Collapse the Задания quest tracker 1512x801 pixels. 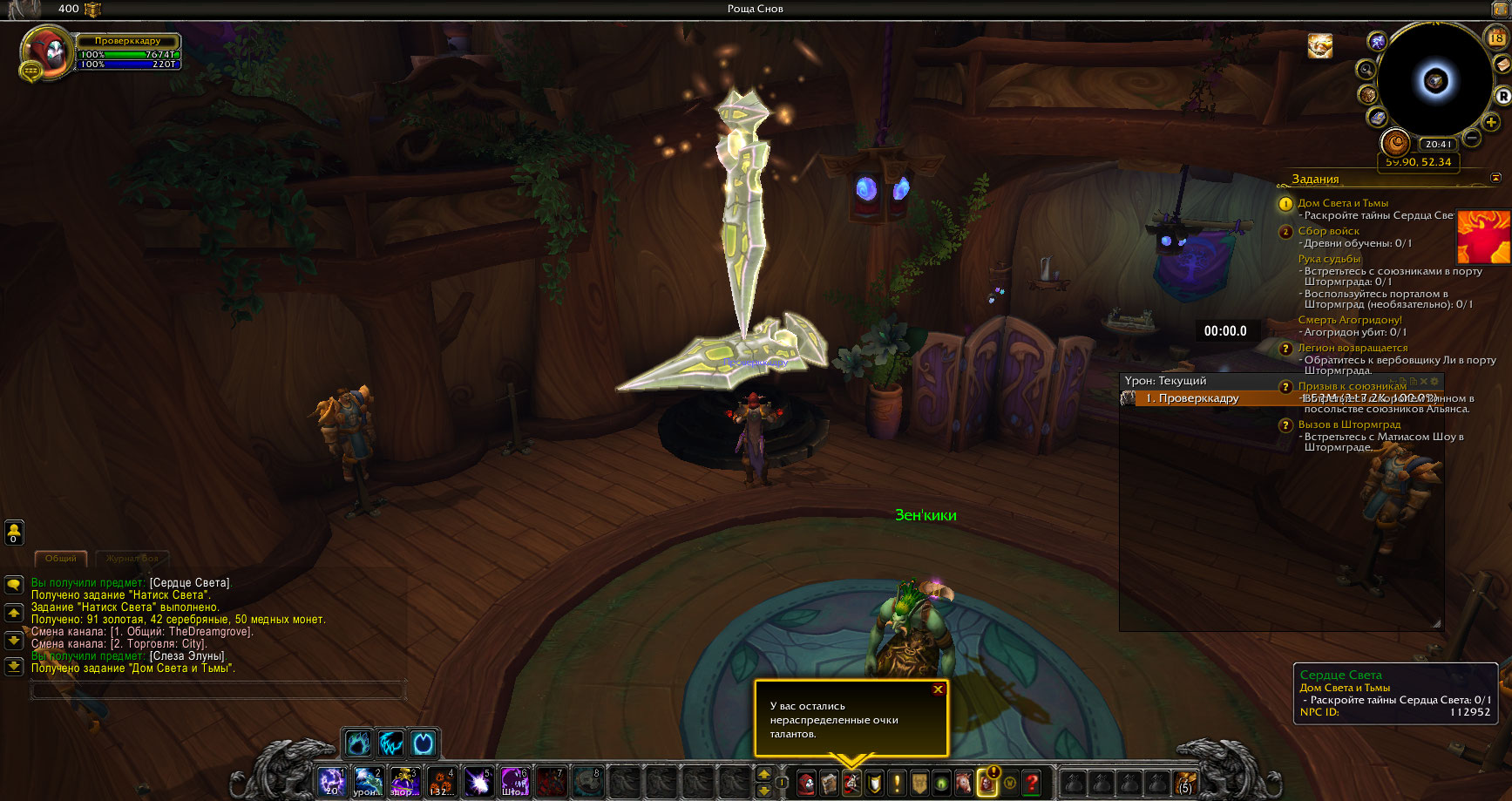1495,178
